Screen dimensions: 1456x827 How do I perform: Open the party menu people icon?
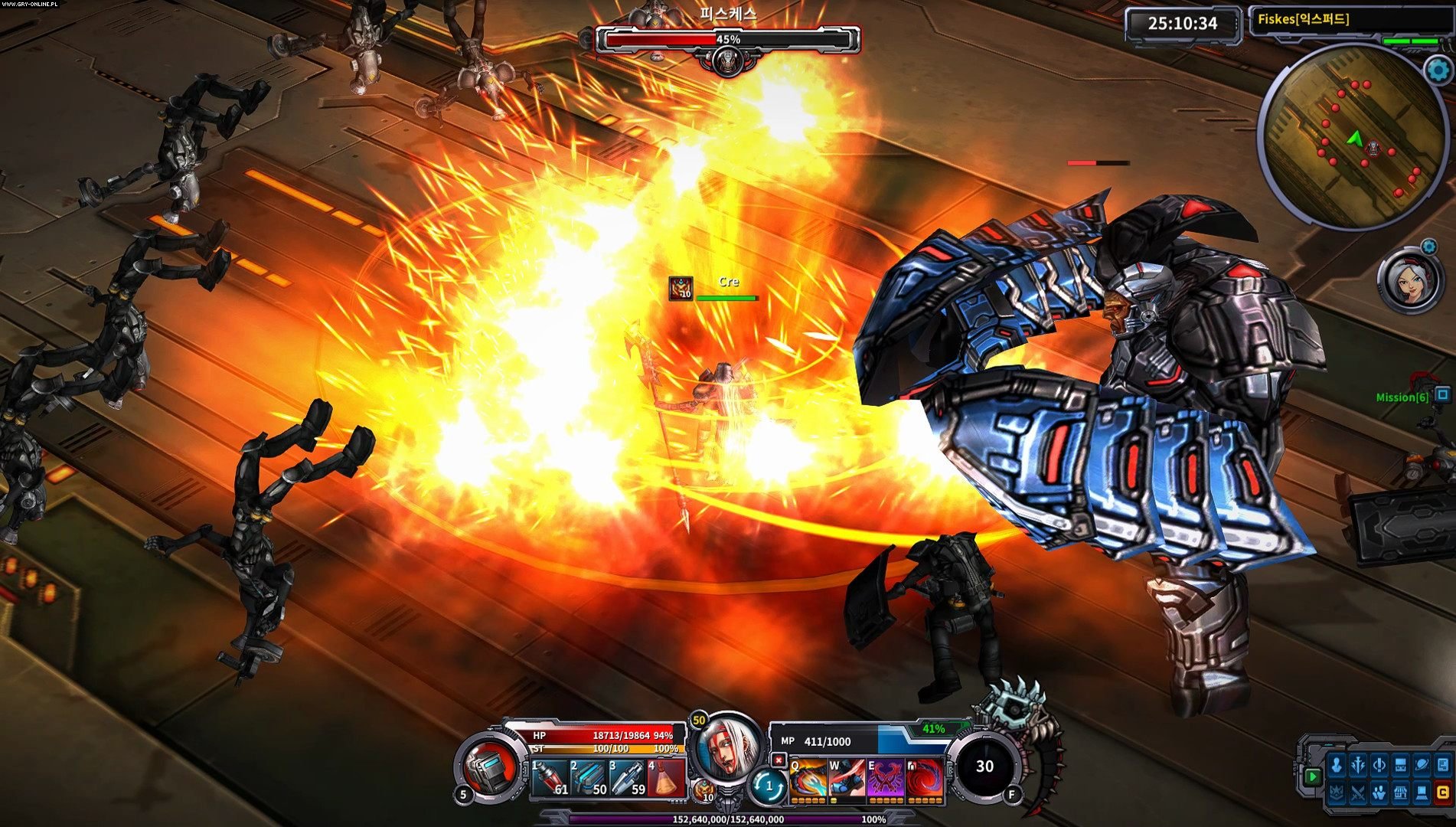(x=1379, y=793)
